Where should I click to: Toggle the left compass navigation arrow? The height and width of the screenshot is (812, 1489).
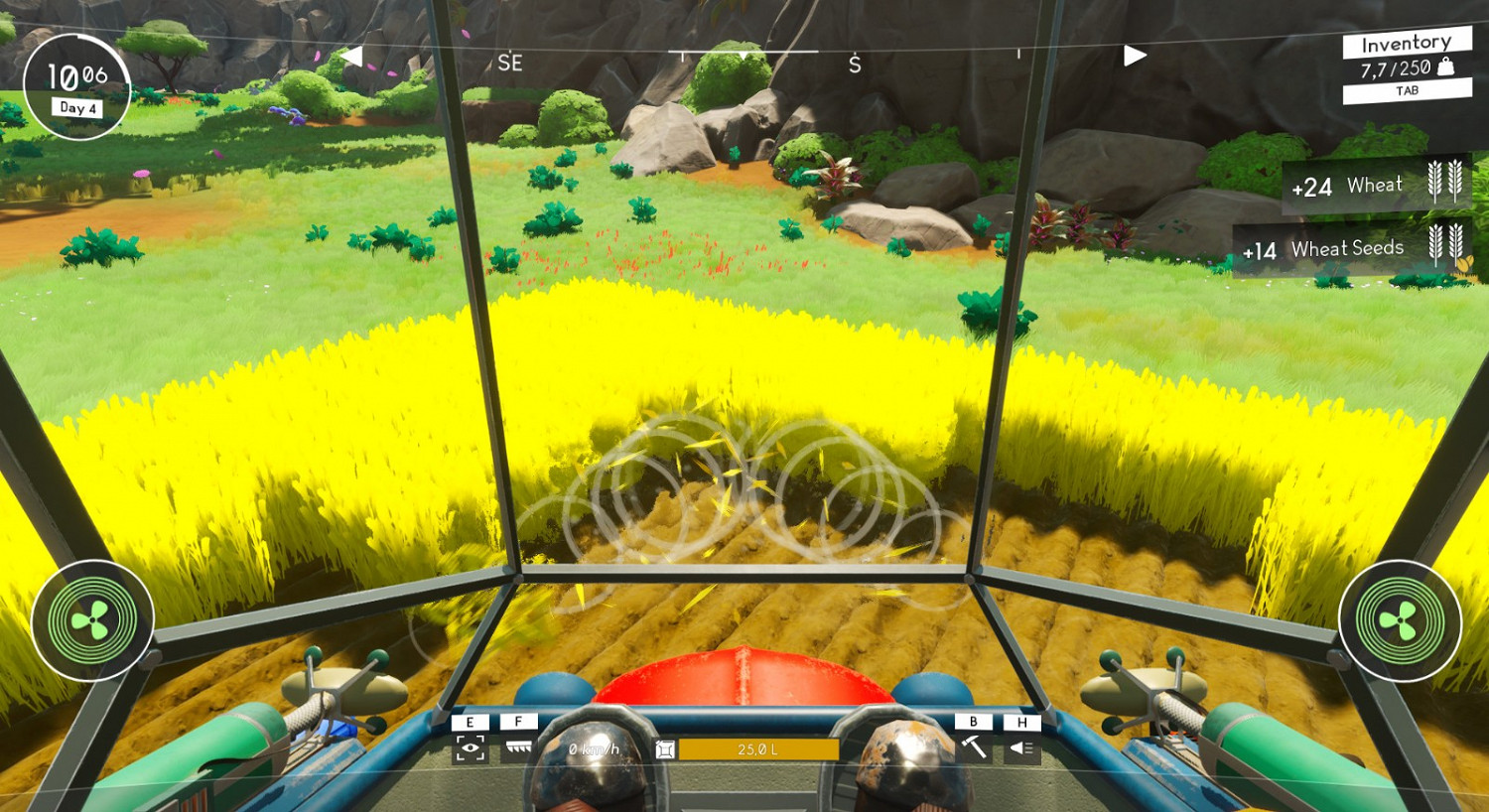tap(352, 57)
